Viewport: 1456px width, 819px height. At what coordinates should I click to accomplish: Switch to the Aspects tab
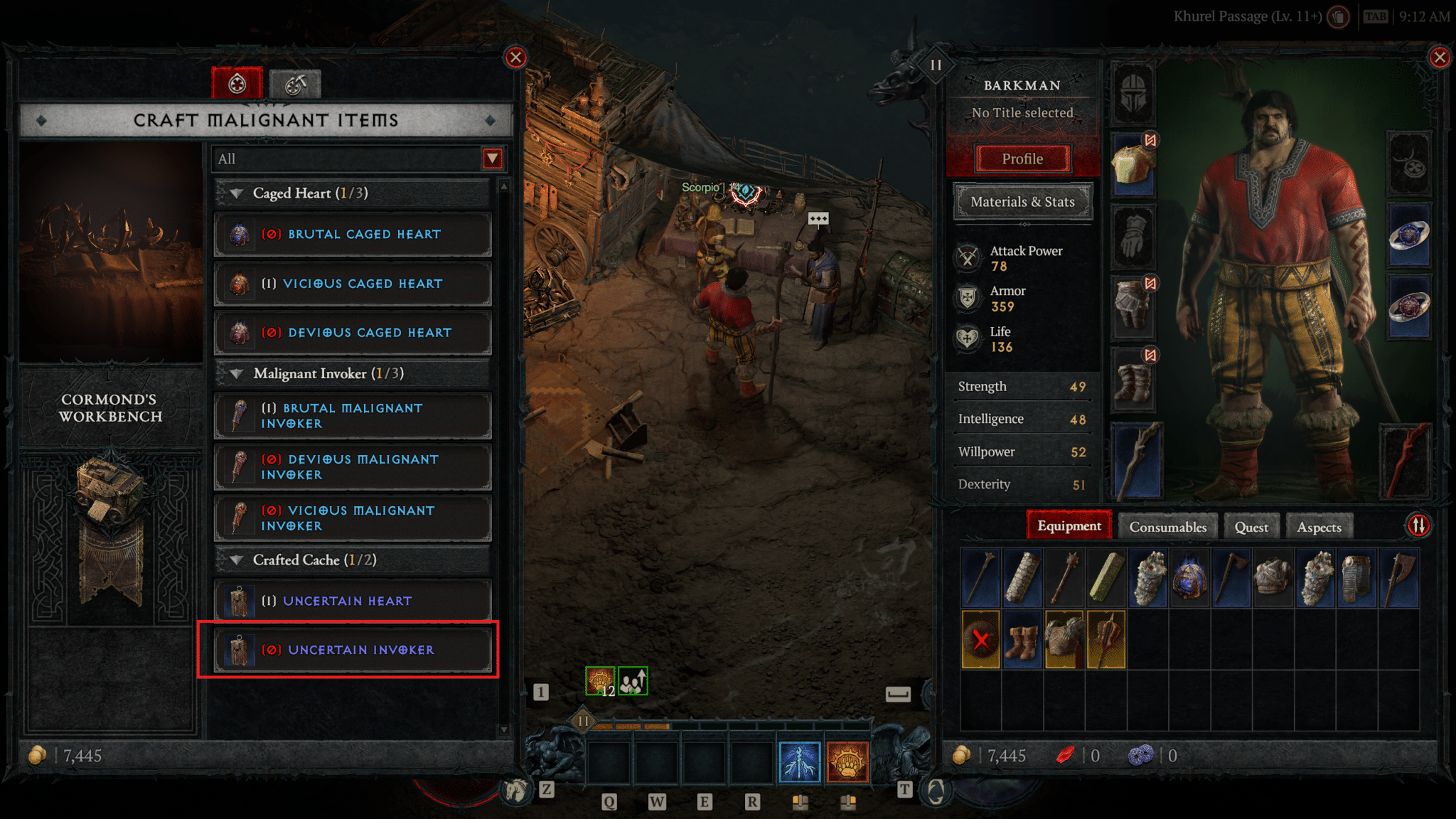tap(1319, 527)
